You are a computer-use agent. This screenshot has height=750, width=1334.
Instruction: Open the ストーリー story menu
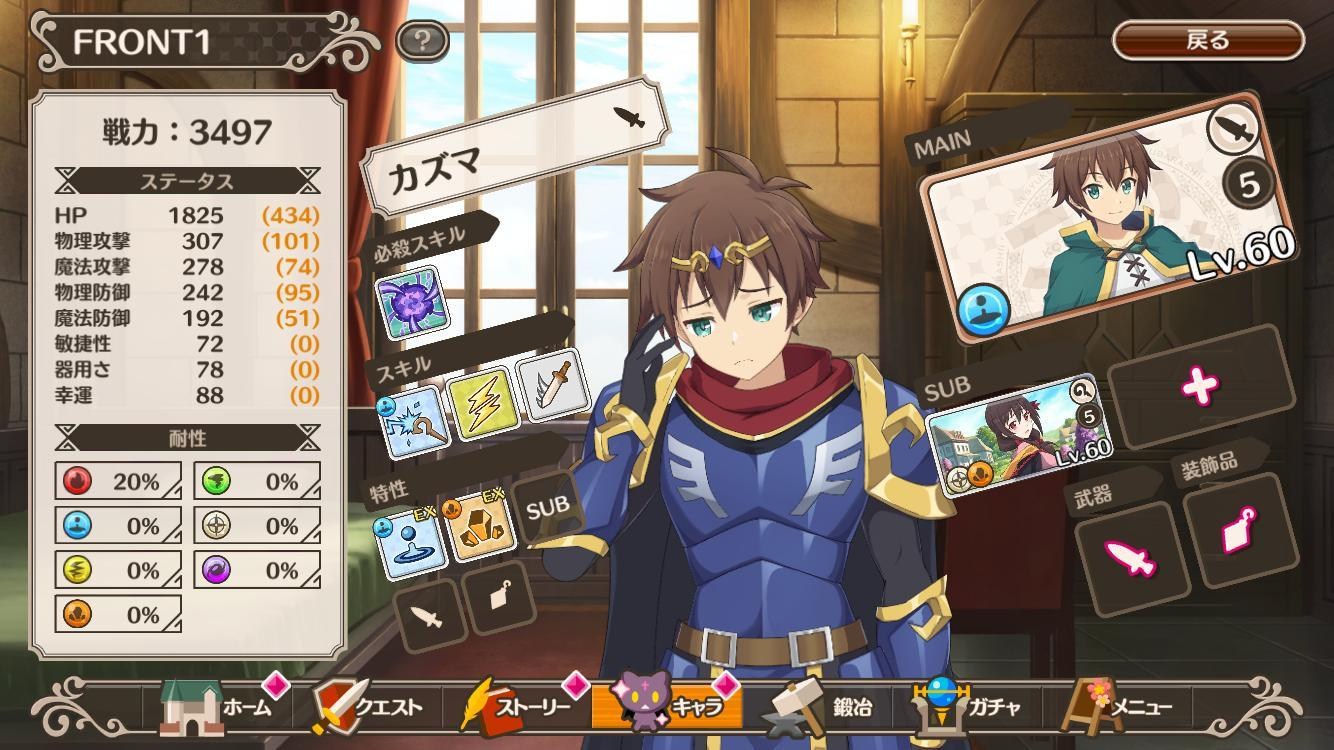tap(520, 706)
